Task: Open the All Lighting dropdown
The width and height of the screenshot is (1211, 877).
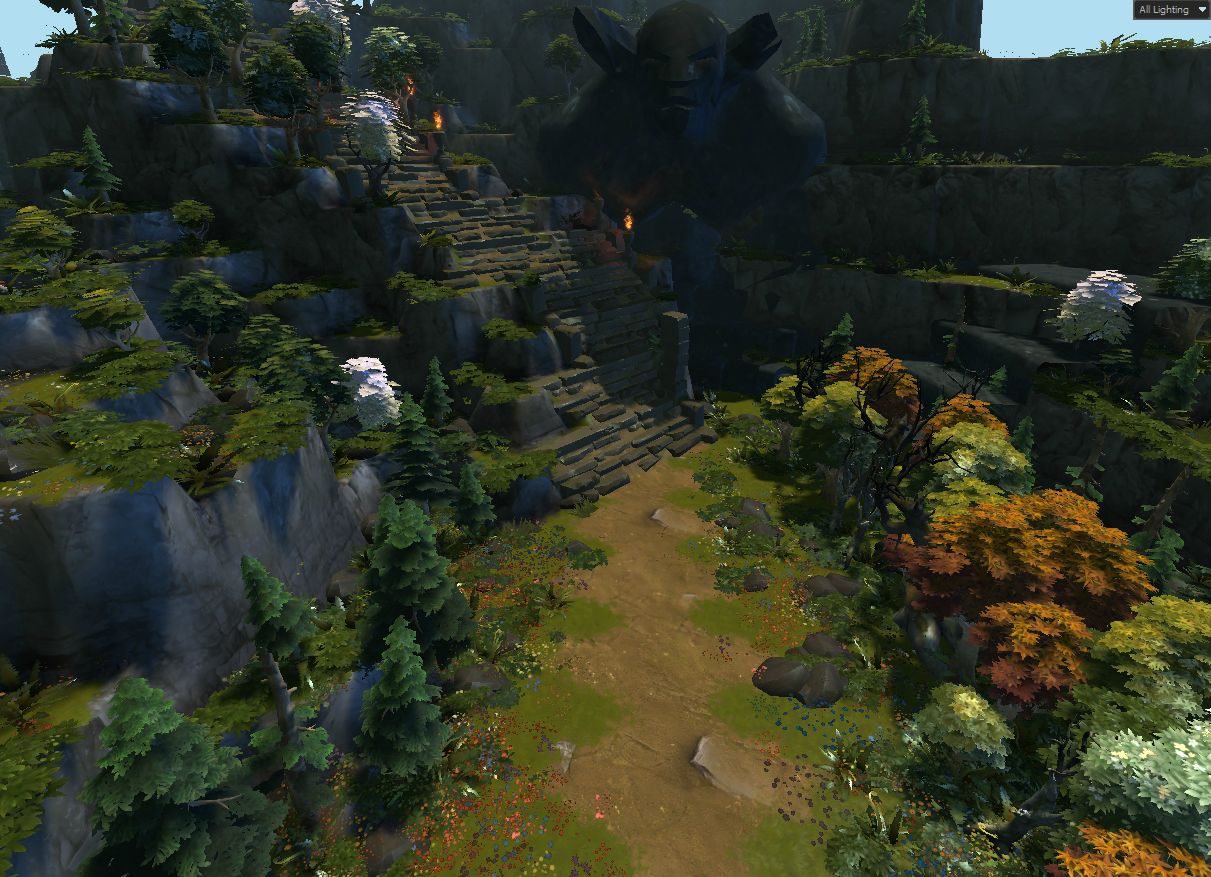Action: coord(1171,10)
